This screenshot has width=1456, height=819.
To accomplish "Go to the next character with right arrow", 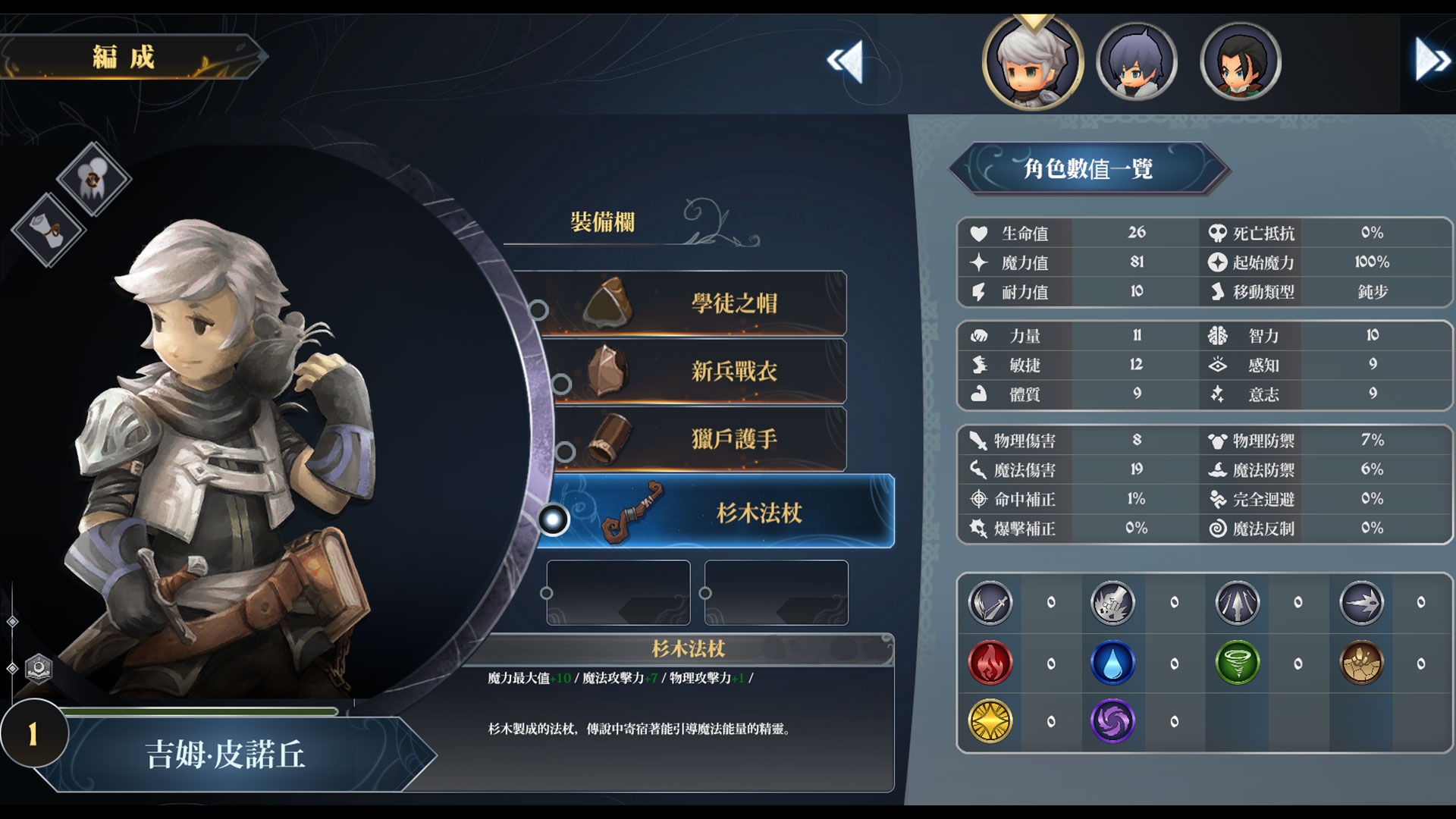I will (x=1431, y=59).
